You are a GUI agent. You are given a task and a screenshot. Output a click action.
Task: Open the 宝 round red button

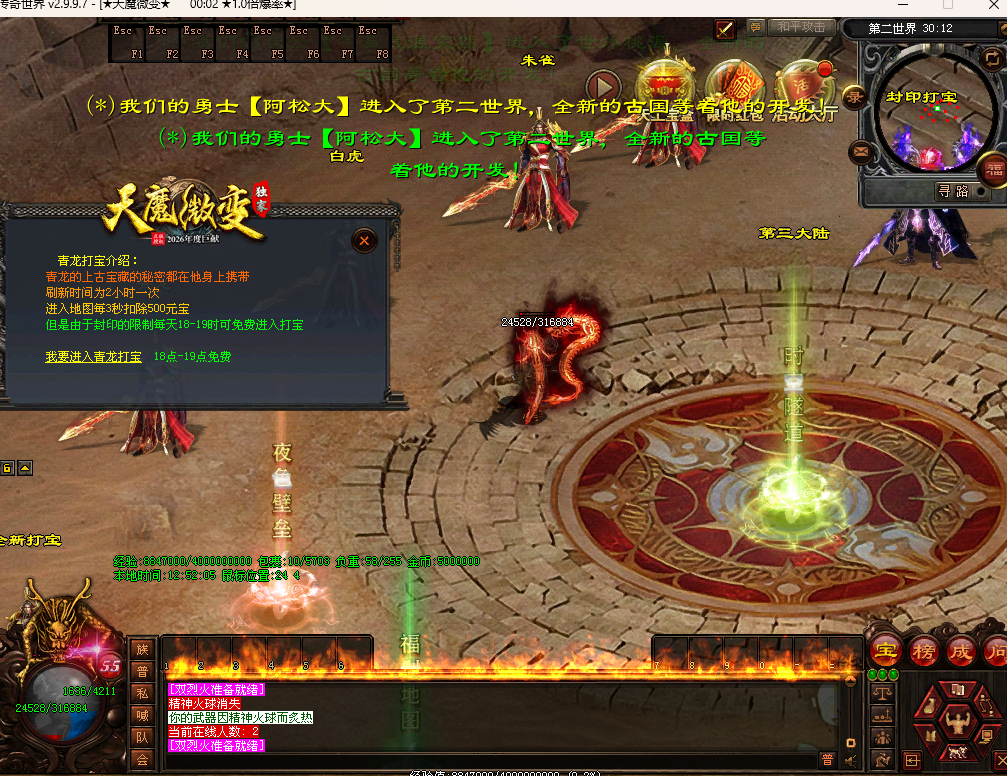886,650
